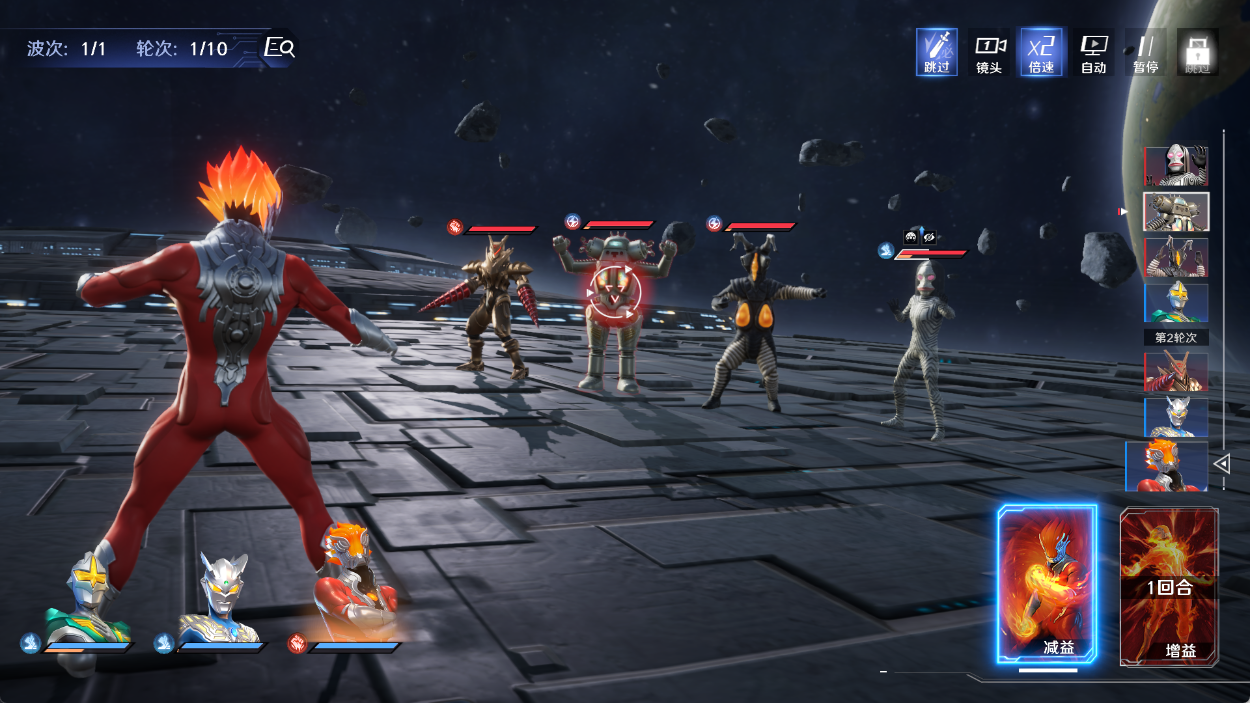
Task: Toggle the 倍速 x2 speed button
Action: point(1041,52)
